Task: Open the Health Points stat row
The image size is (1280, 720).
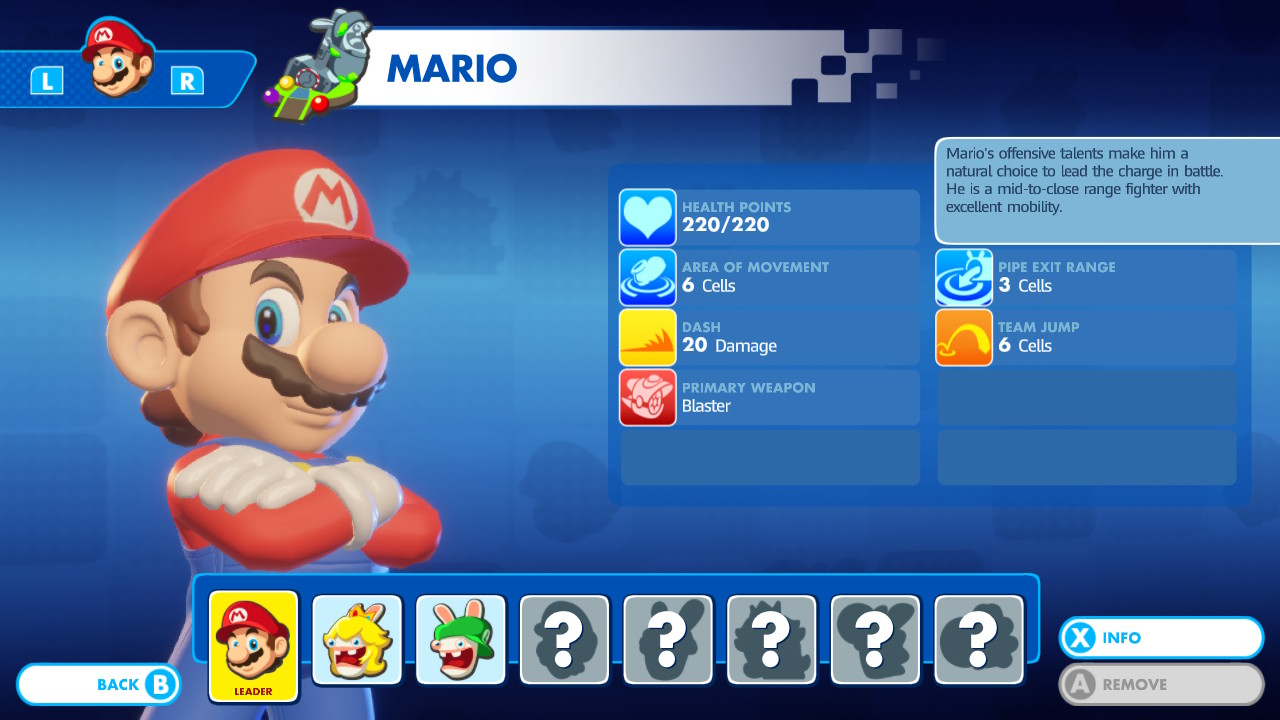Action: (x=770, y=217)
